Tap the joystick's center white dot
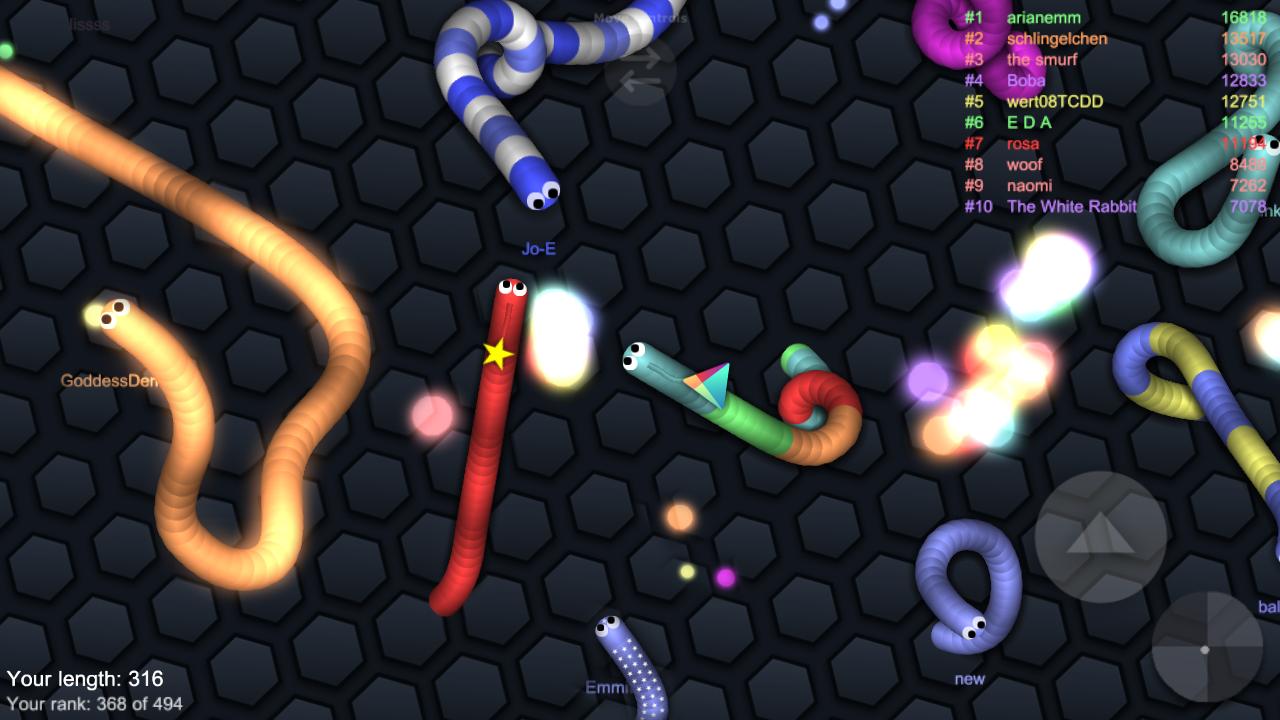 [x=1205, y=651]
